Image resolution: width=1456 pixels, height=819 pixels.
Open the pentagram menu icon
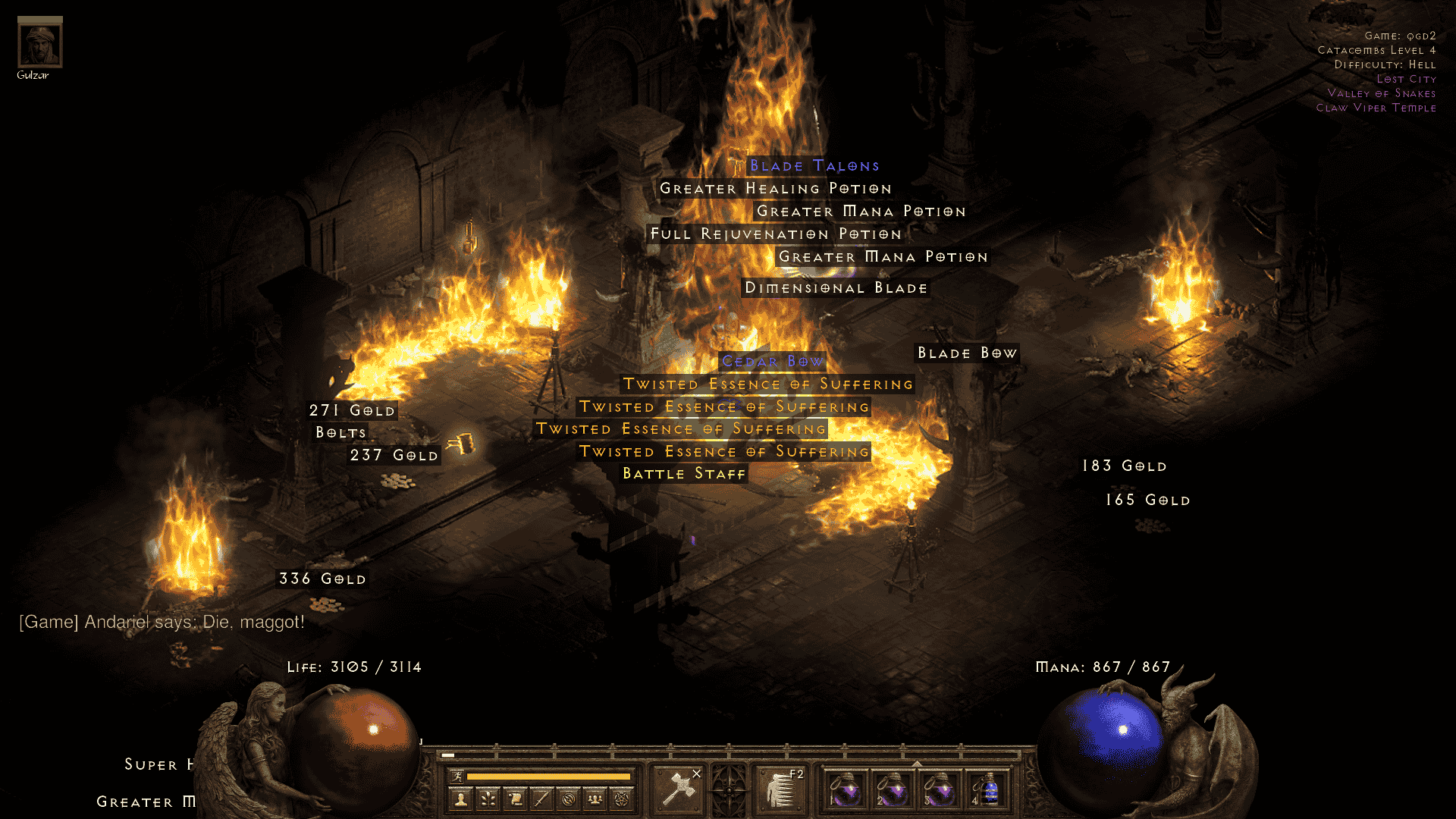(621, 799)
